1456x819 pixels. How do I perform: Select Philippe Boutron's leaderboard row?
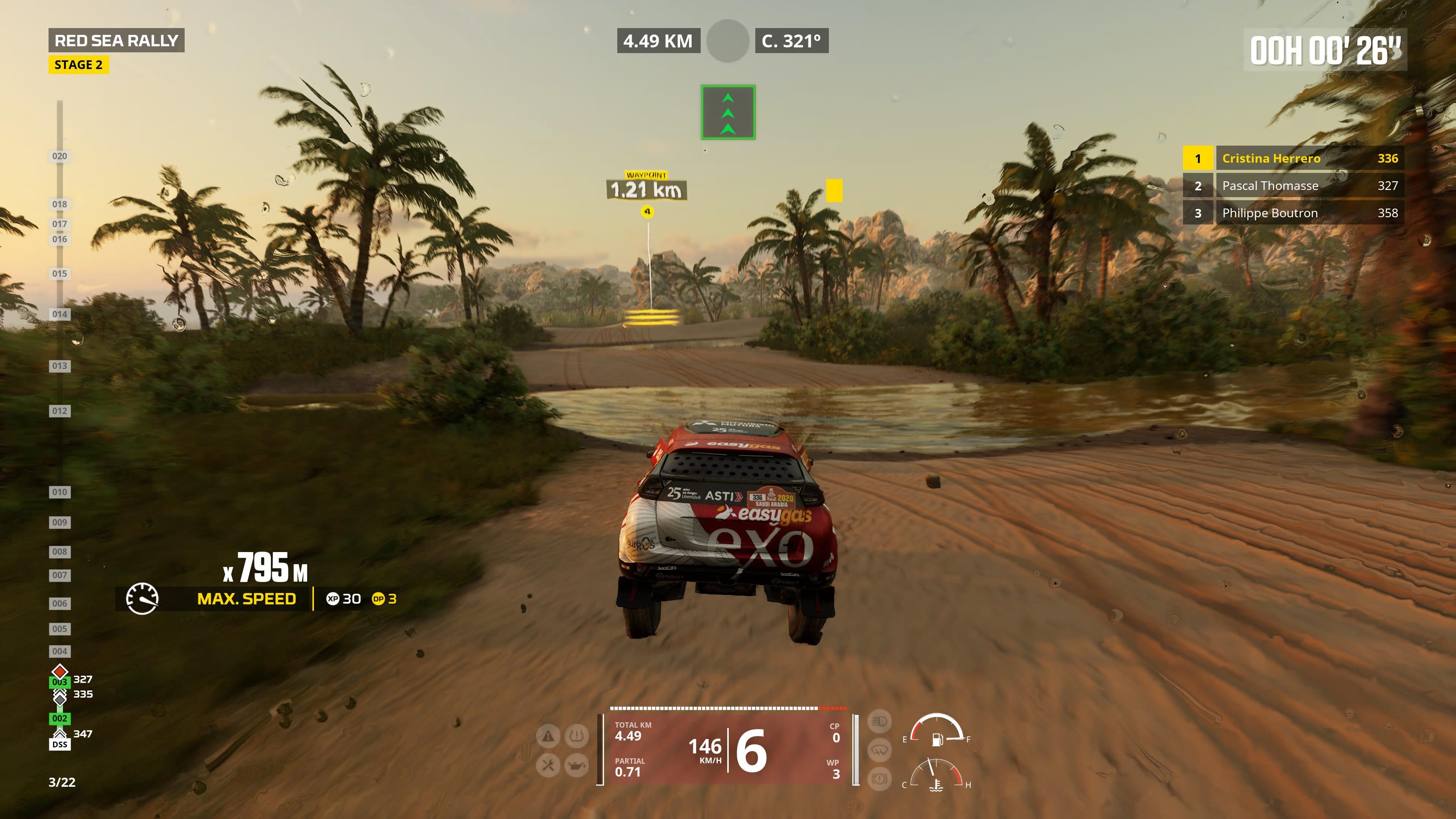(1293, 213)
